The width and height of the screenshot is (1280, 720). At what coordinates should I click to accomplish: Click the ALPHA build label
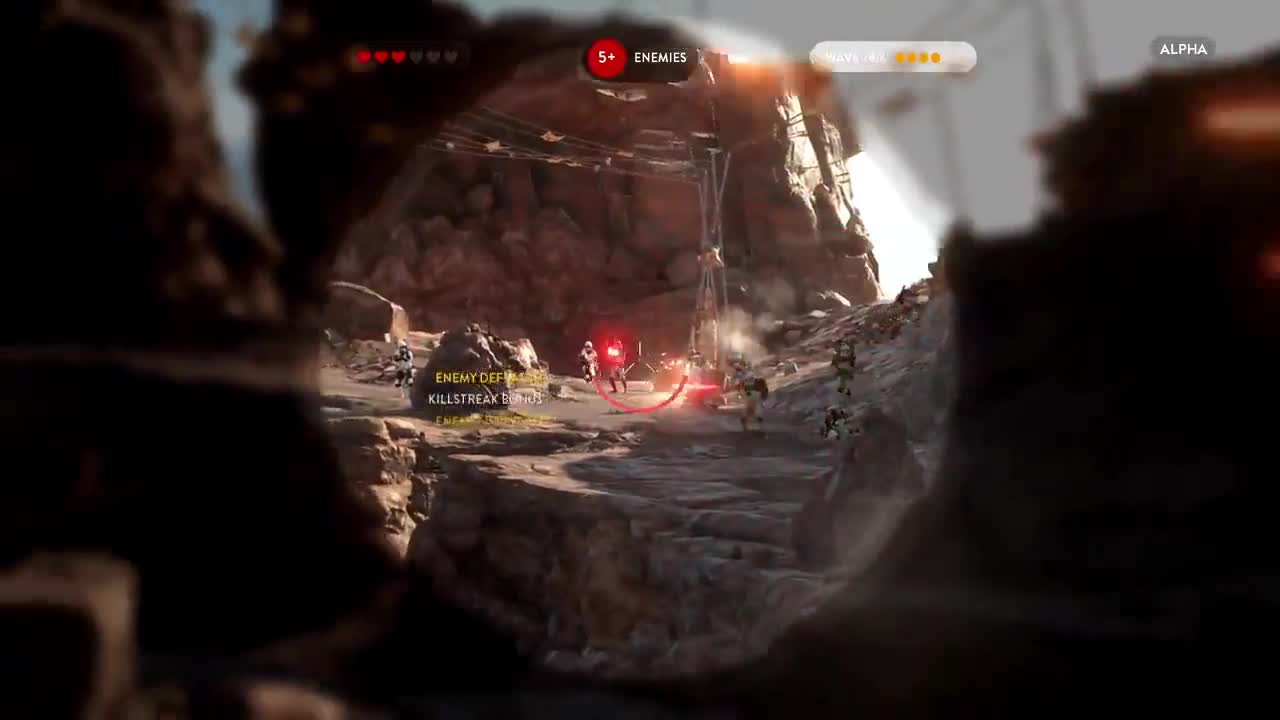[1183, 49]
